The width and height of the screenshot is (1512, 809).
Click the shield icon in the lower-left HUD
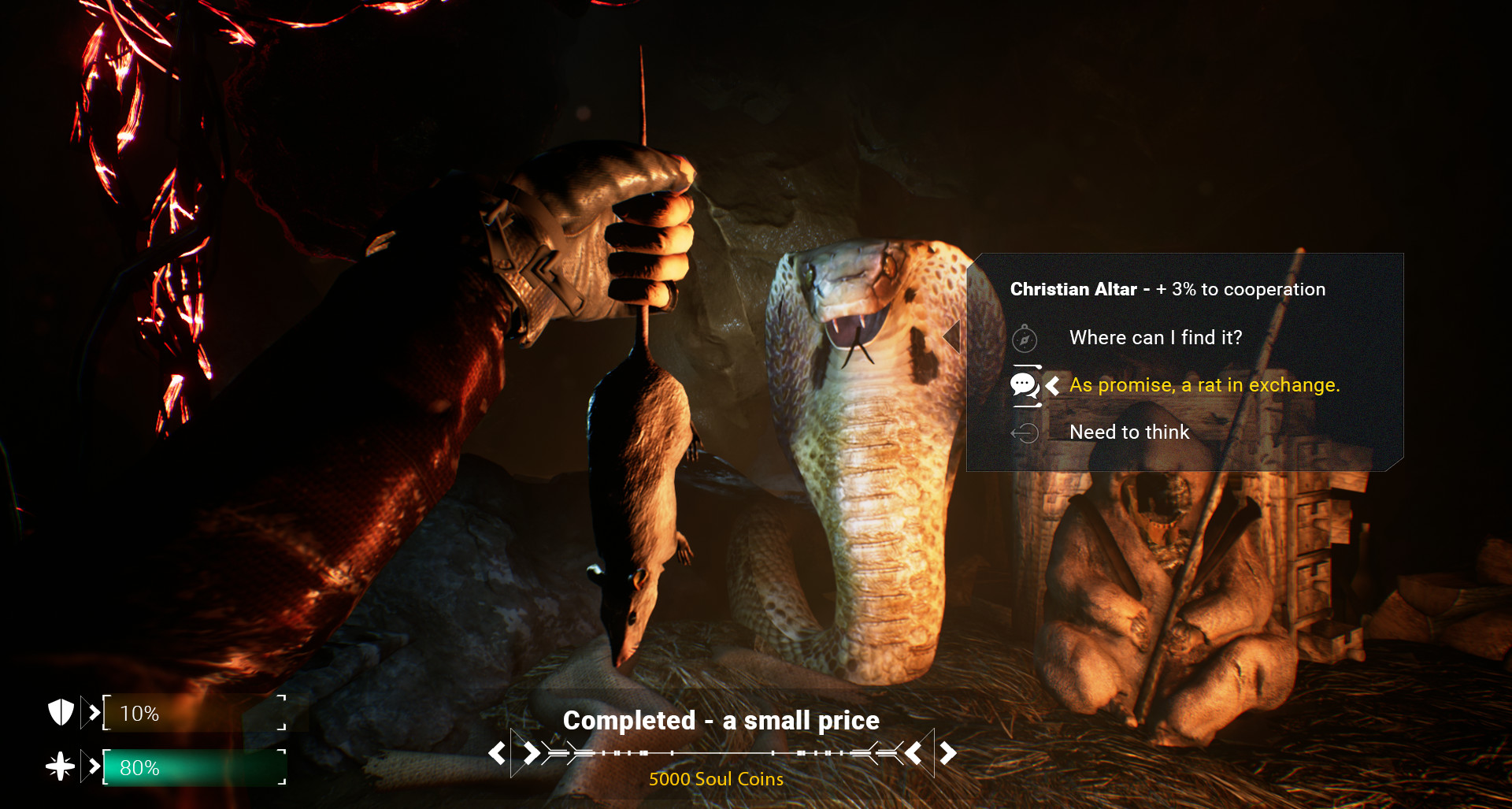point(61,713)
